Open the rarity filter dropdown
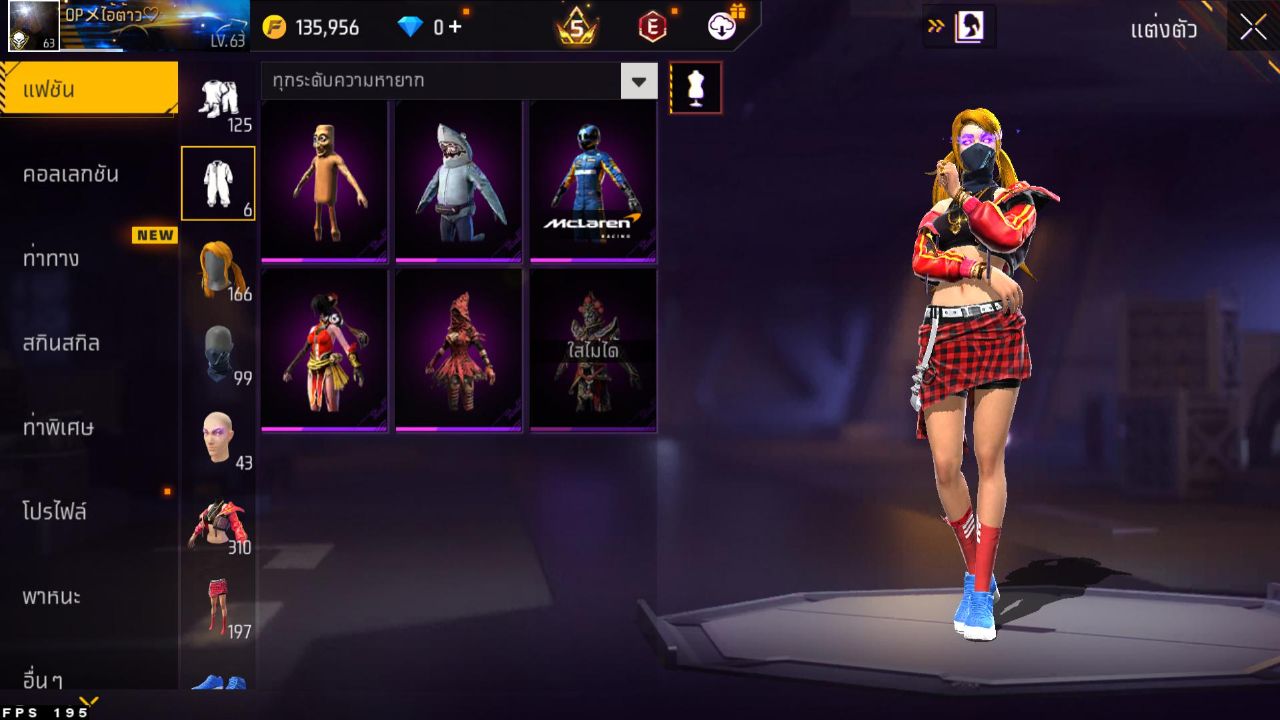 tap(638, 81)
